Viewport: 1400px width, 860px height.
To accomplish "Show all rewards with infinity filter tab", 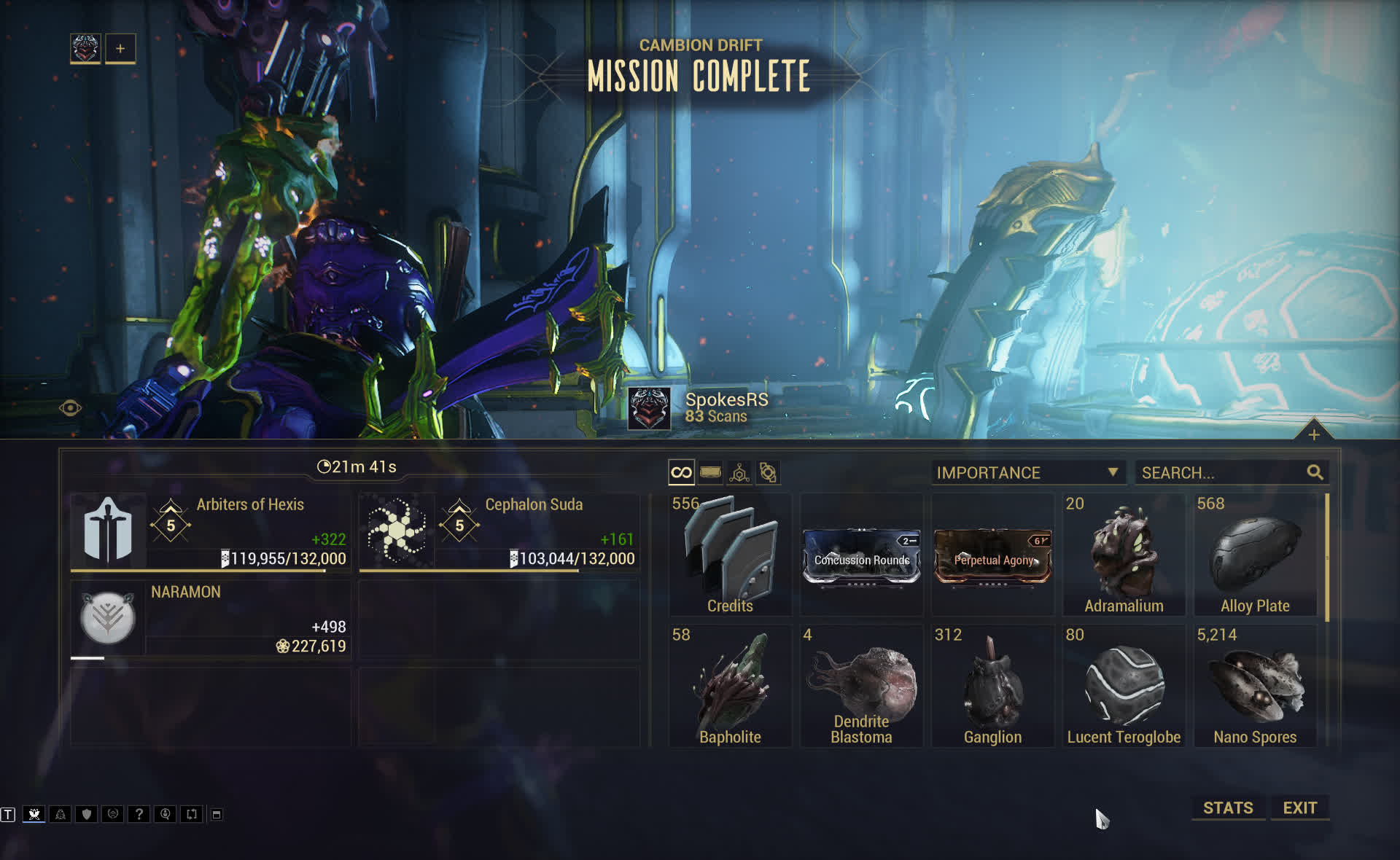I will click(681, 472).
